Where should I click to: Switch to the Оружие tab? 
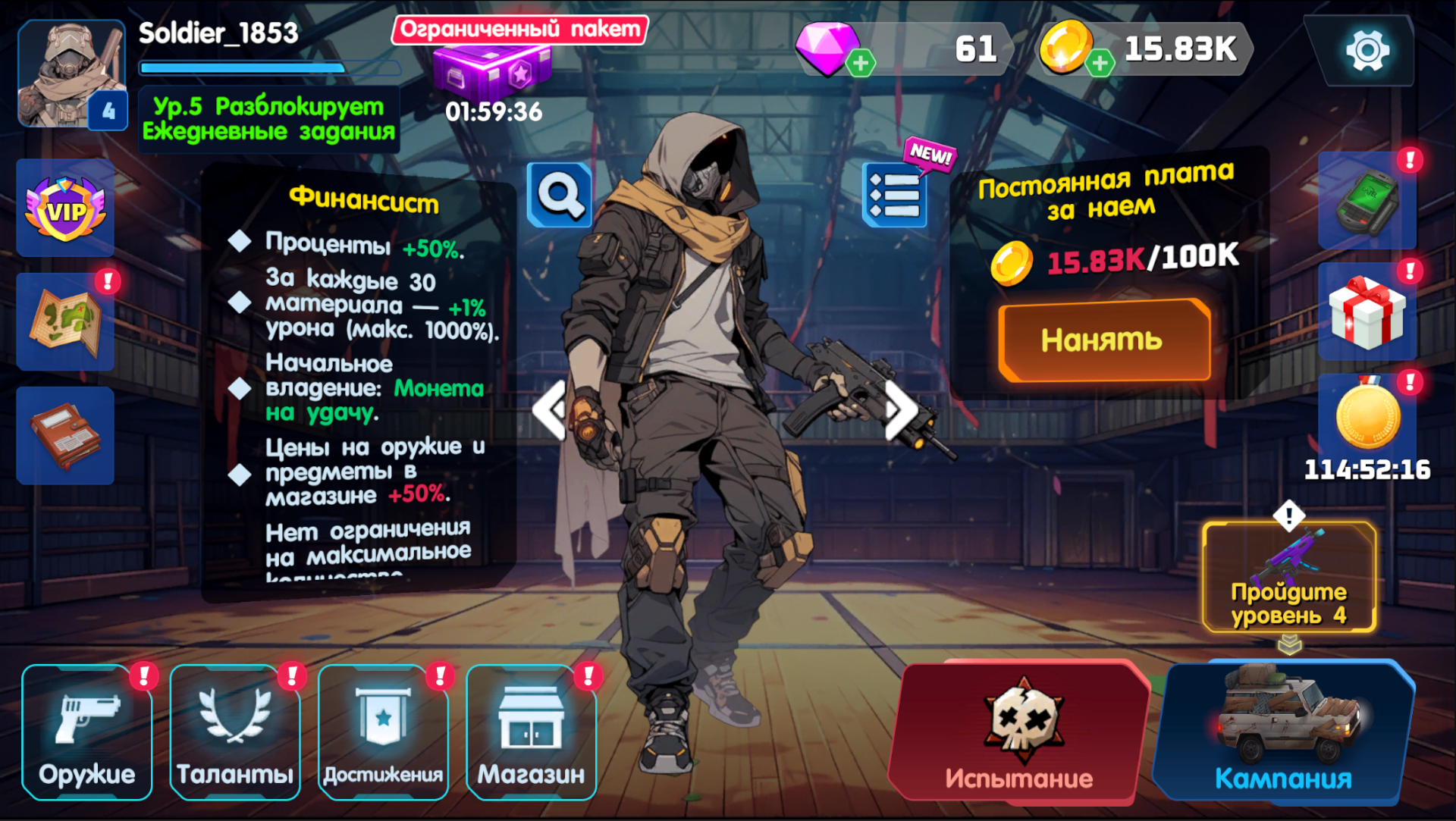[x=86, y=732]
